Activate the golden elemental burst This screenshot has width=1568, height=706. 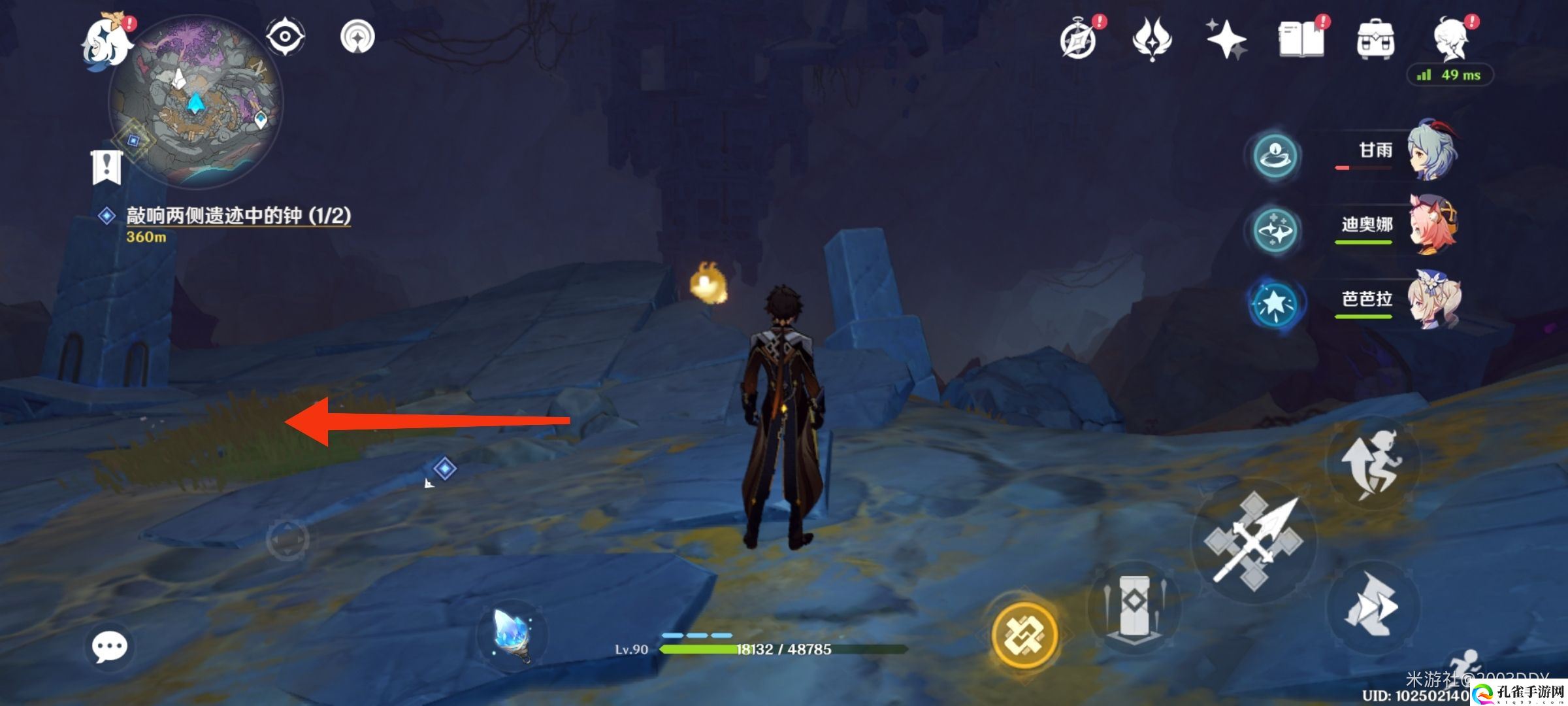[1024, 635]
